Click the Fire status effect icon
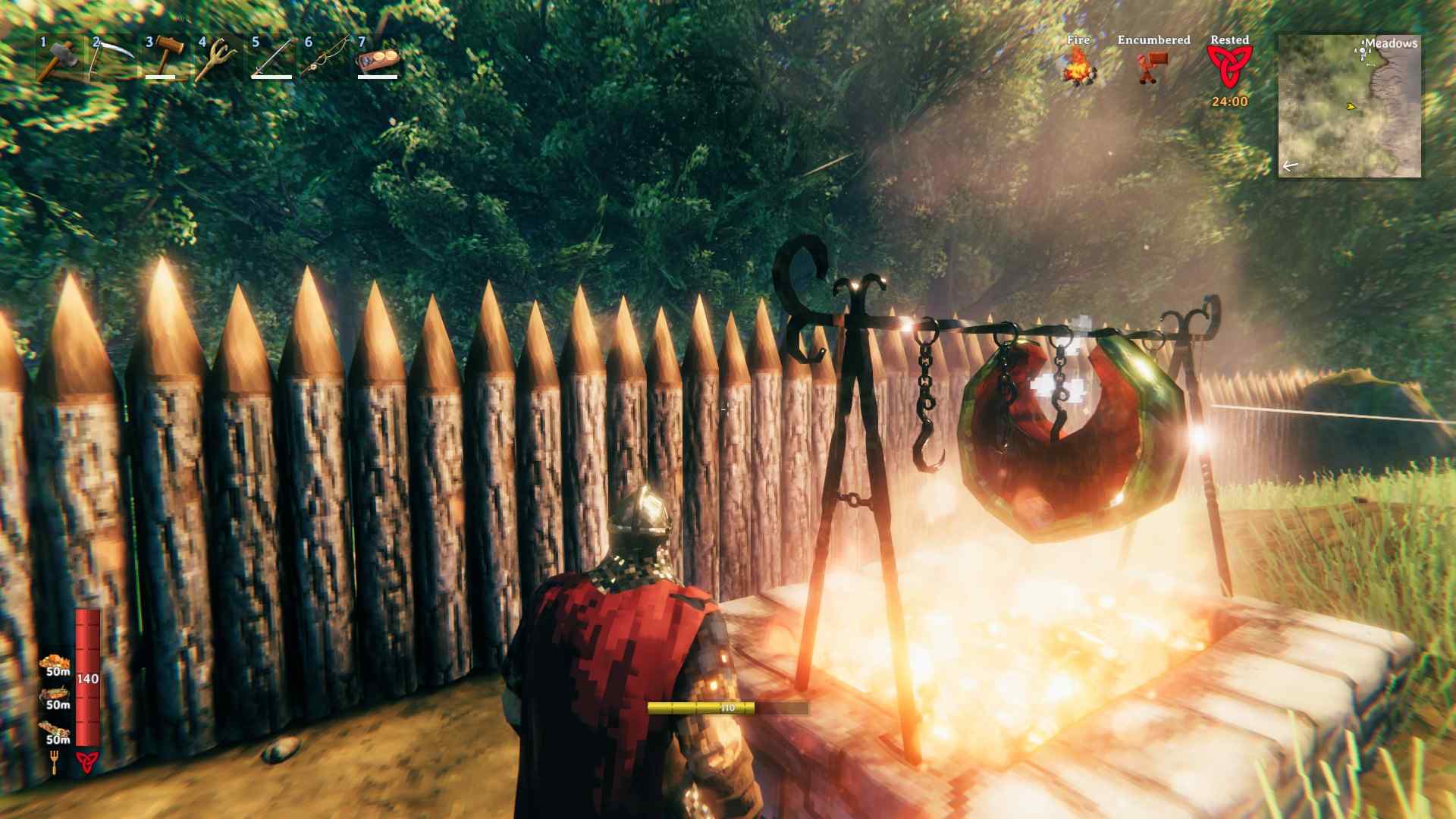 tap(1078, 67)
